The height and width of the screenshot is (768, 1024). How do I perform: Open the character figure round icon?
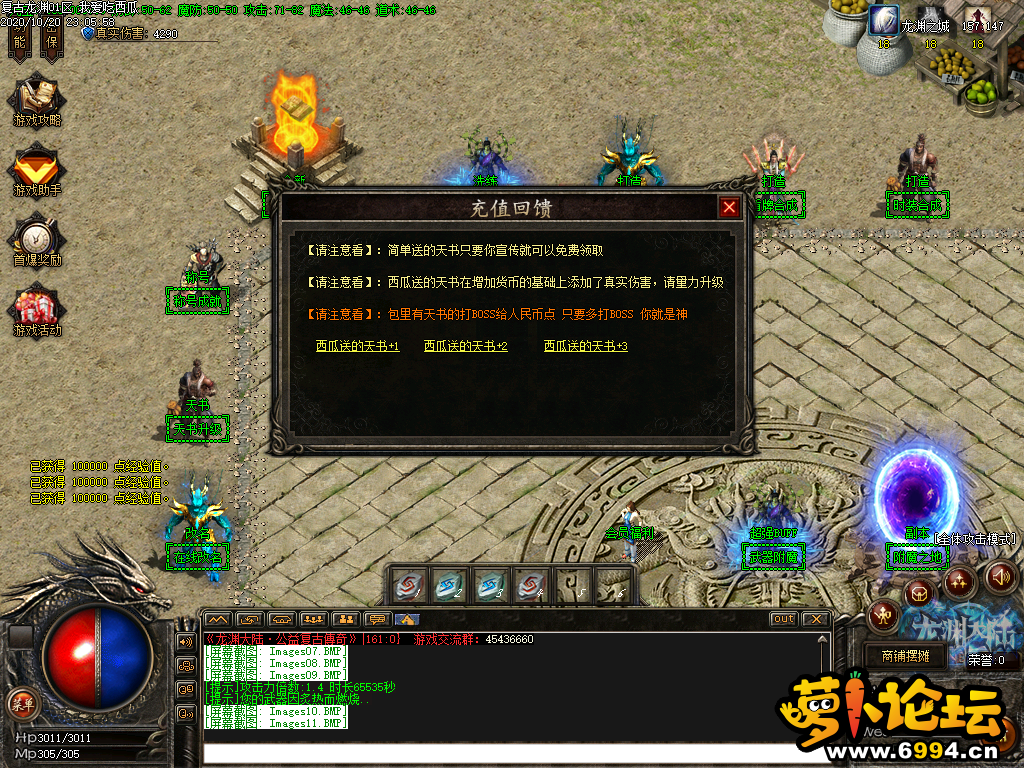pos(882,615)
